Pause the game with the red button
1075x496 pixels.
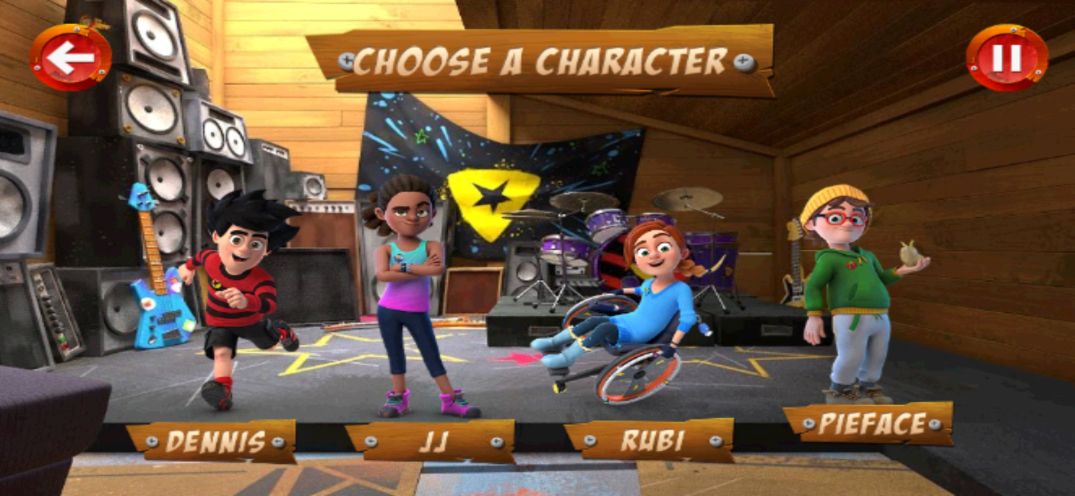(1006, 58)
